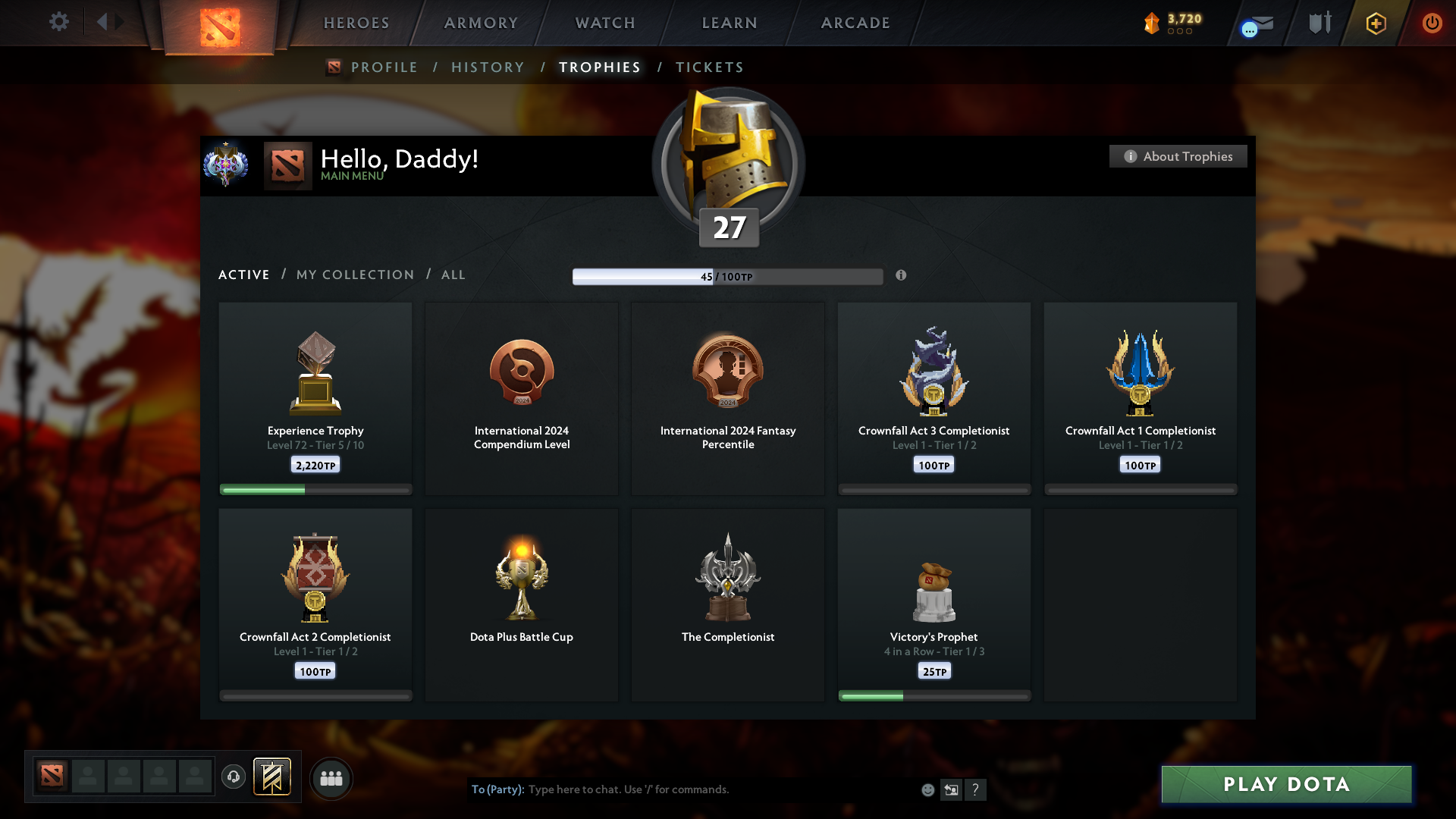Screen dimensions: 1456x819
Task: Toggle voice chat with the headset icon
Action: coord(233,777)
